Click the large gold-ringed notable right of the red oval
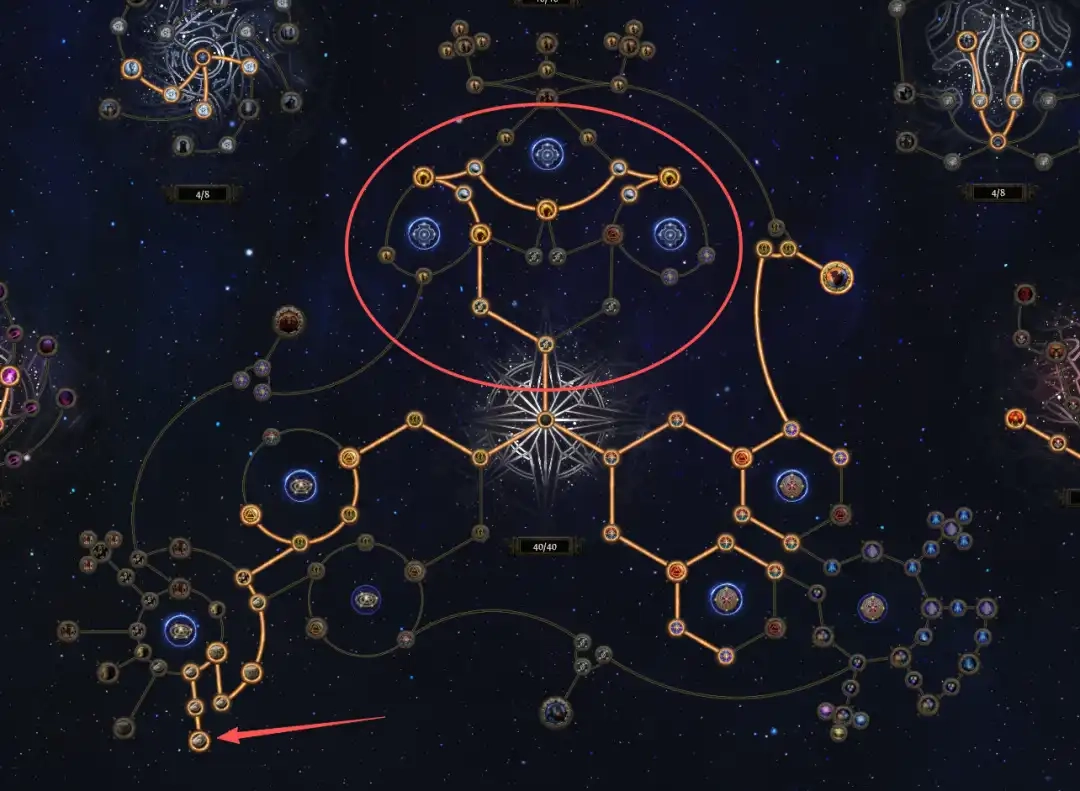 click(836, 276)
